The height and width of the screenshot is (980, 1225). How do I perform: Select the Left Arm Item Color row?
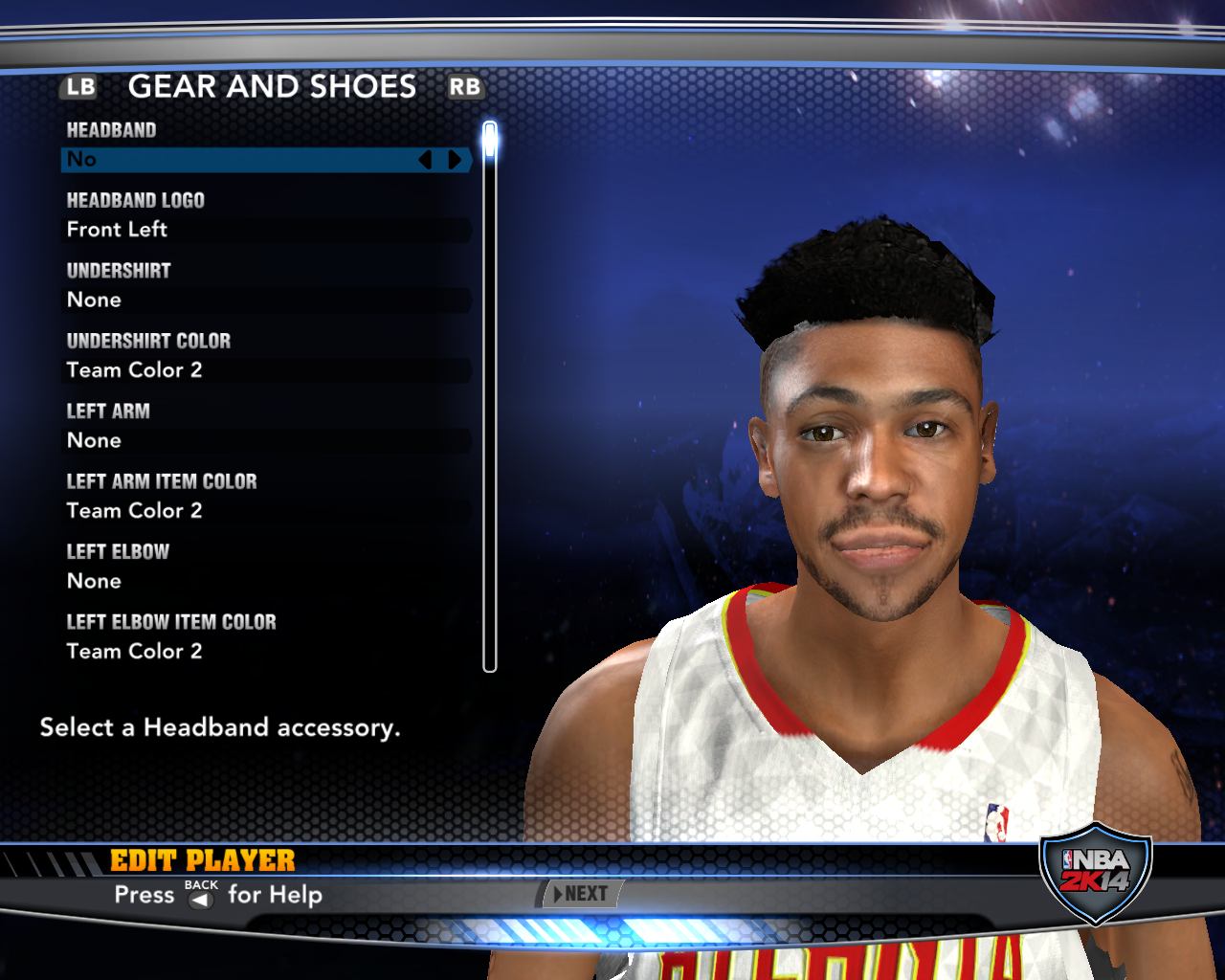click(266, 511)
